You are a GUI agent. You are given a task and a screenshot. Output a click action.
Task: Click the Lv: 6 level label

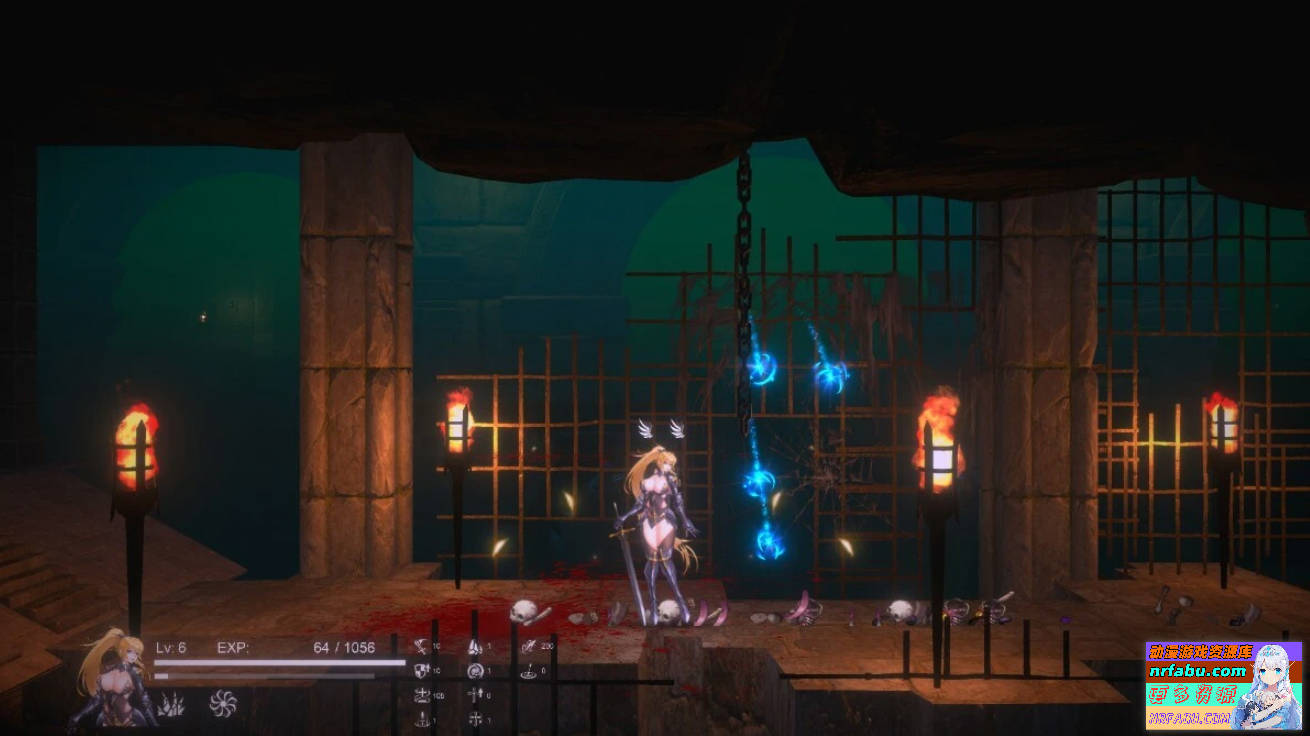(172, 648)
